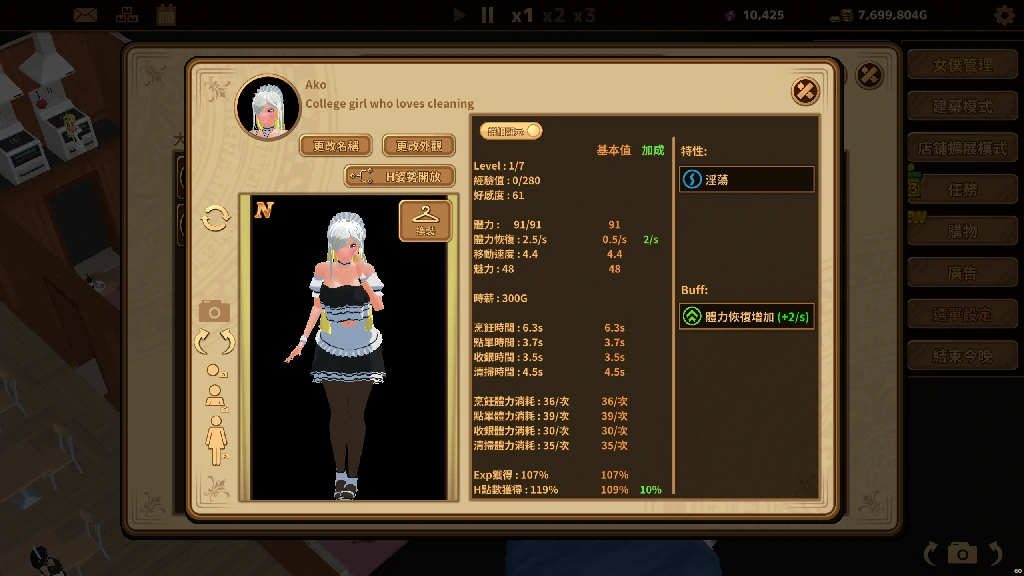
Task: Close the Ako maid details panel
Action: pyautogui.click(x=805, y=91)
